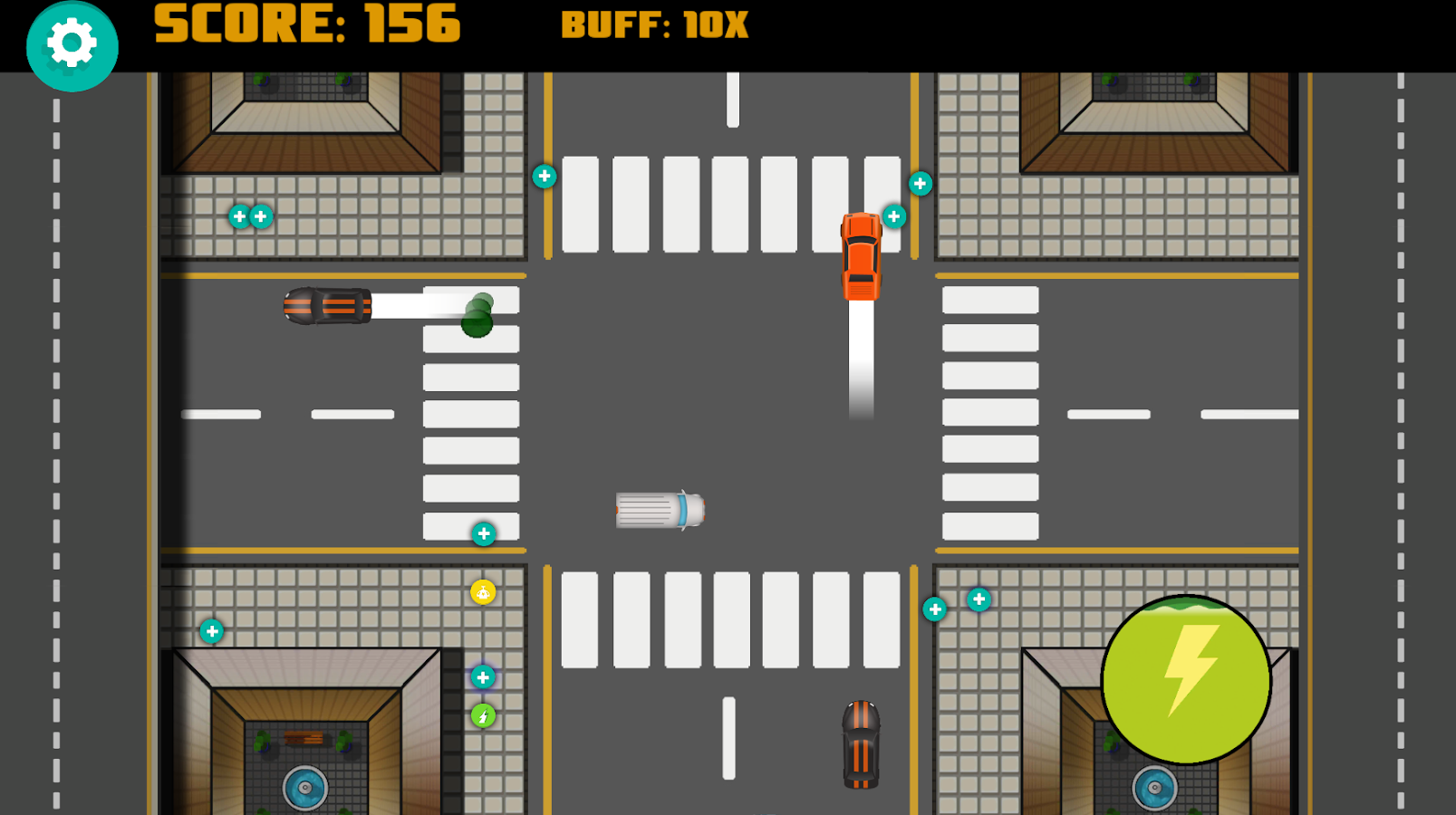Click the BUFF: 10X indicator
The image size is (1456, 815).
654,25
